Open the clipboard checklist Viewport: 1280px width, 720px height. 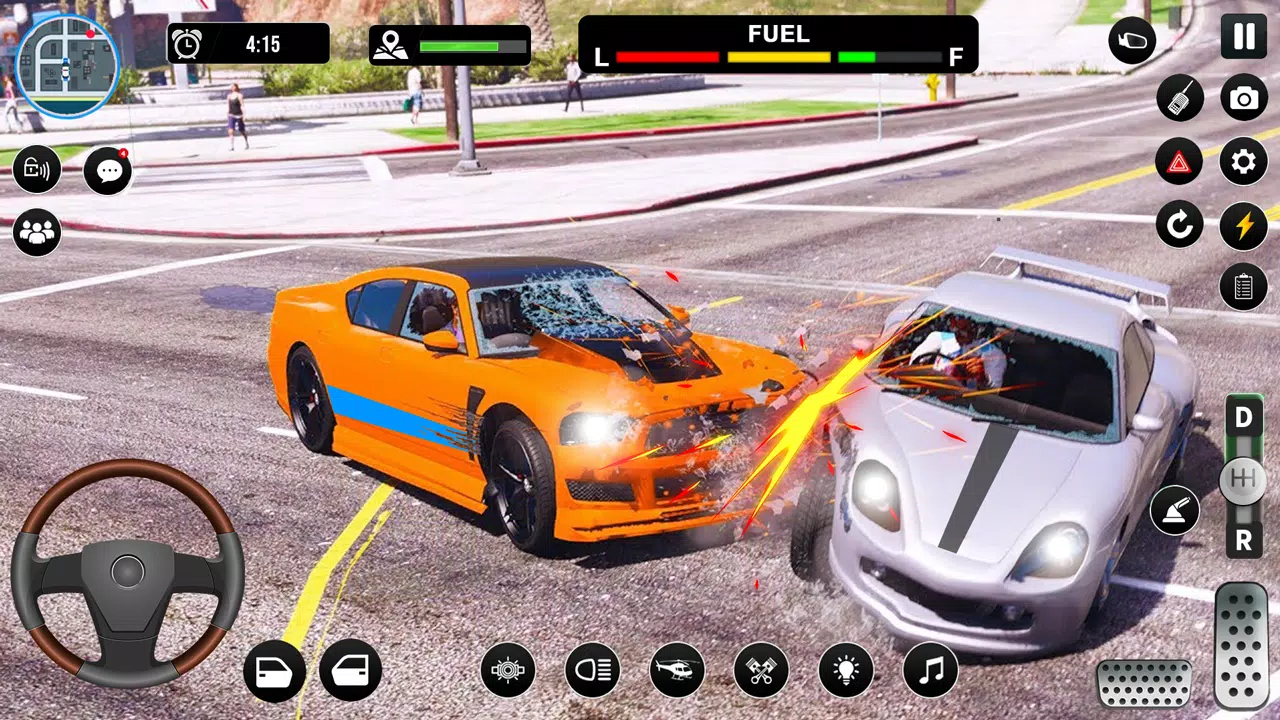pos(1244,287)
